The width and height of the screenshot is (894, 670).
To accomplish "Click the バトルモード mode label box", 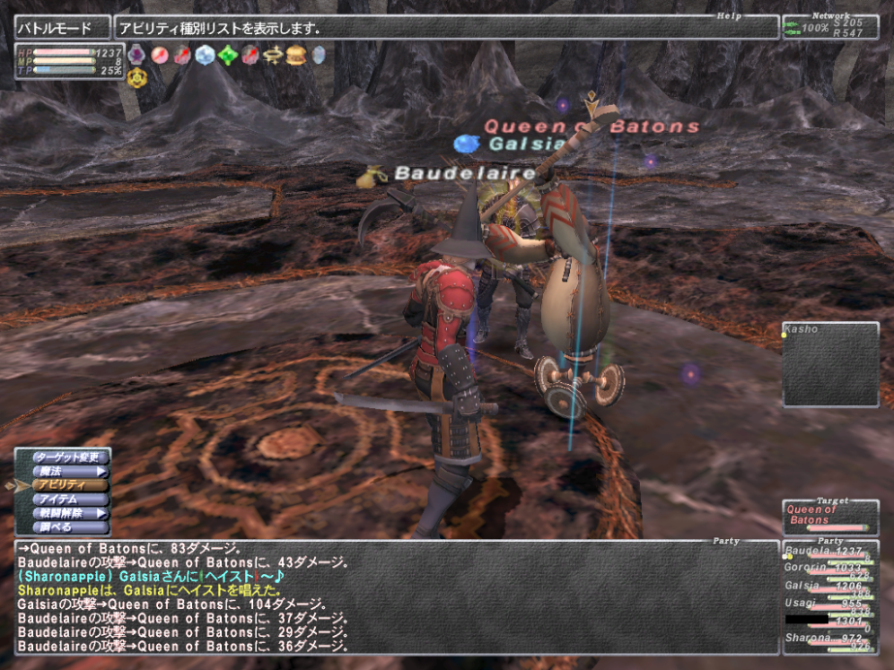I will (61, 28).
